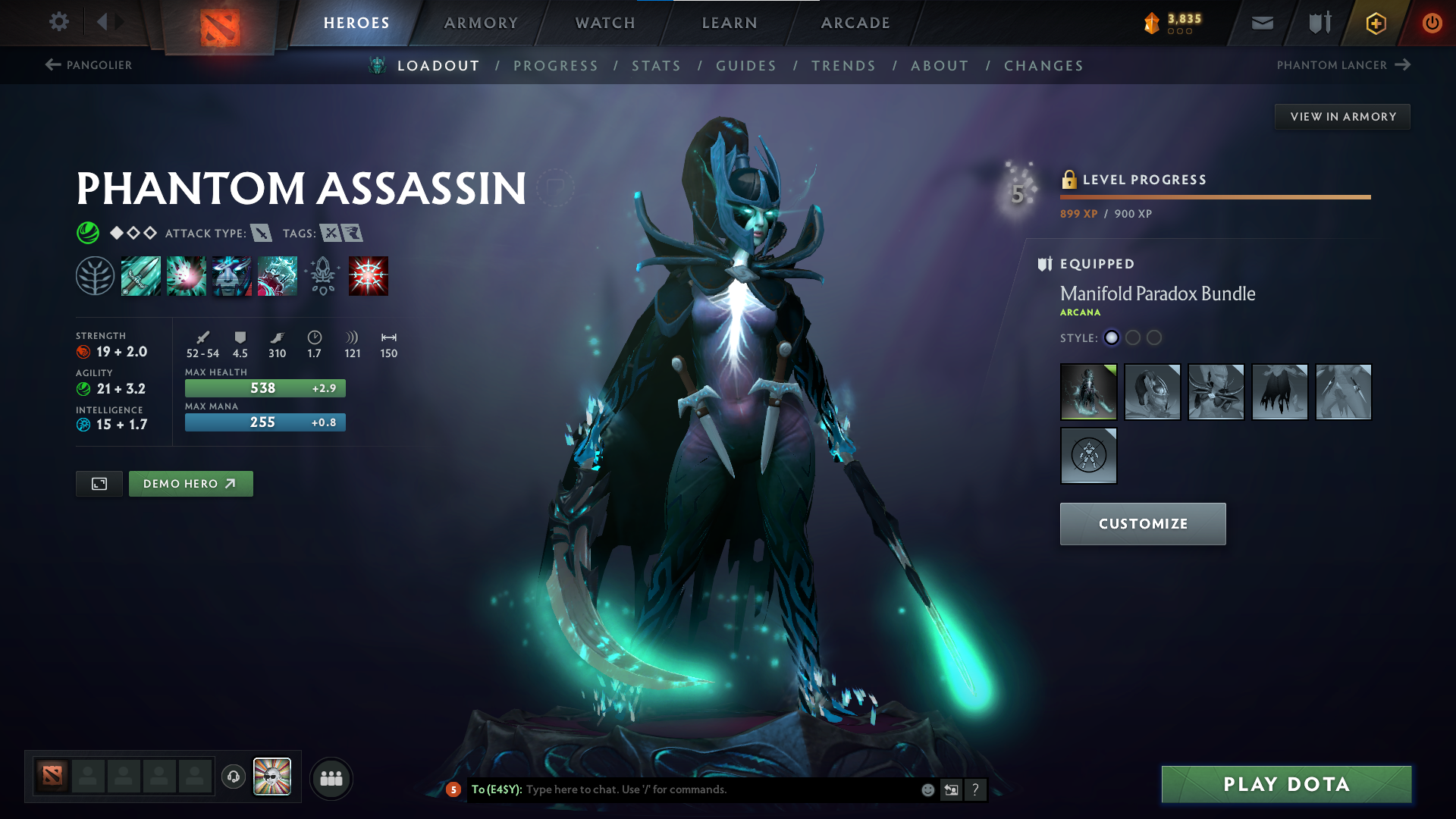1456x819 pixels.
Task: Open the emoticon picker in chat bar
Action: (927, 789)
